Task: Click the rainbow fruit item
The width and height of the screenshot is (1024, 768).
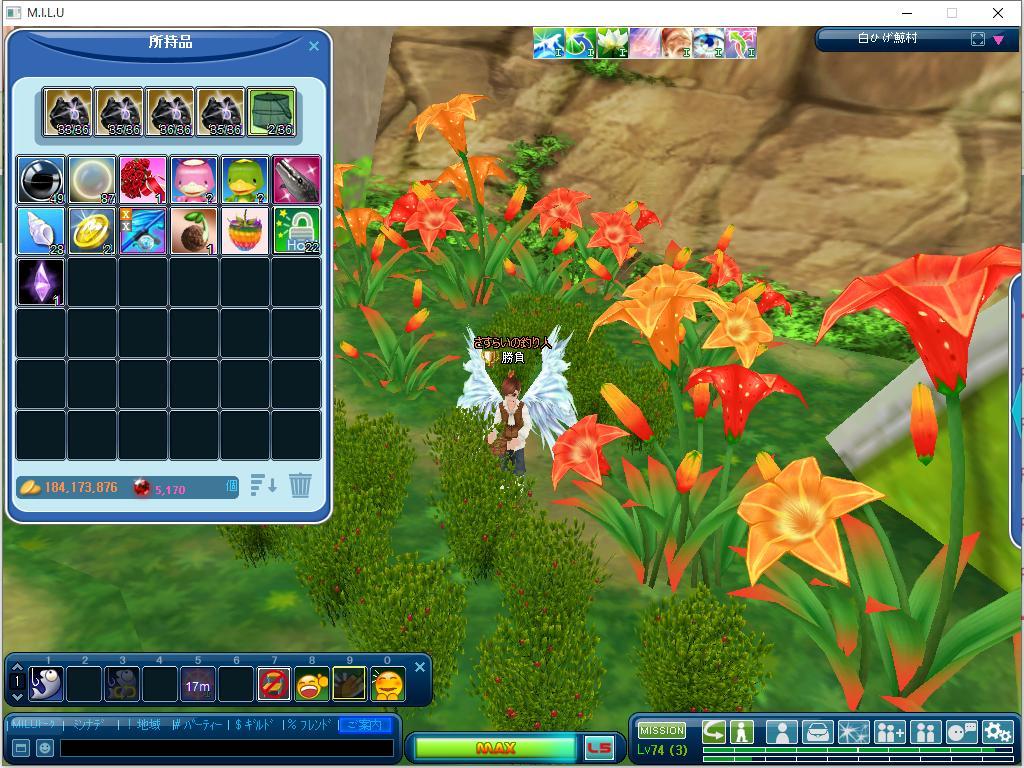Action: (x=245, y=231)
